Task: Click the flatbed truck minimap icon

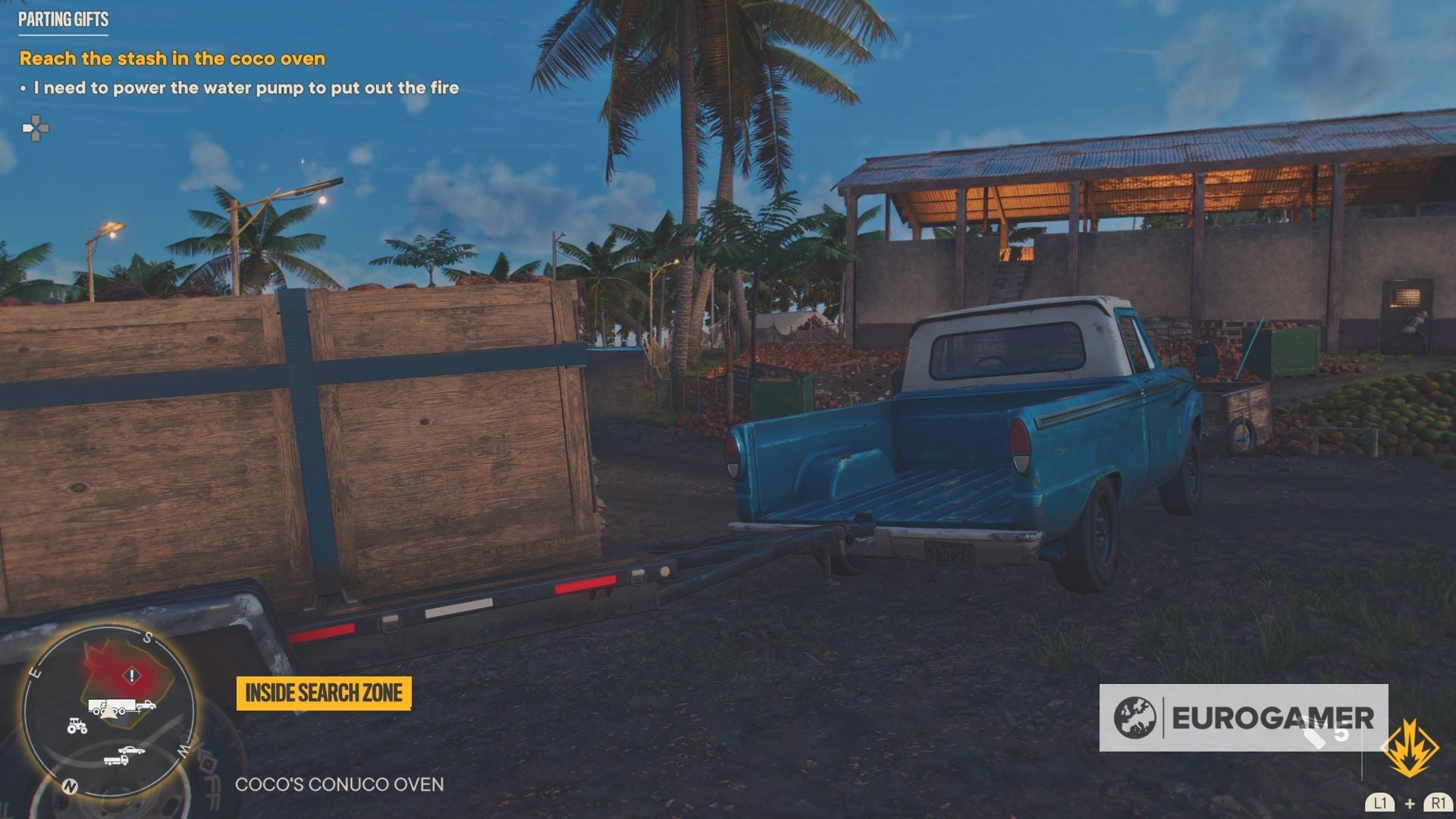Action: tap(117, 761)
